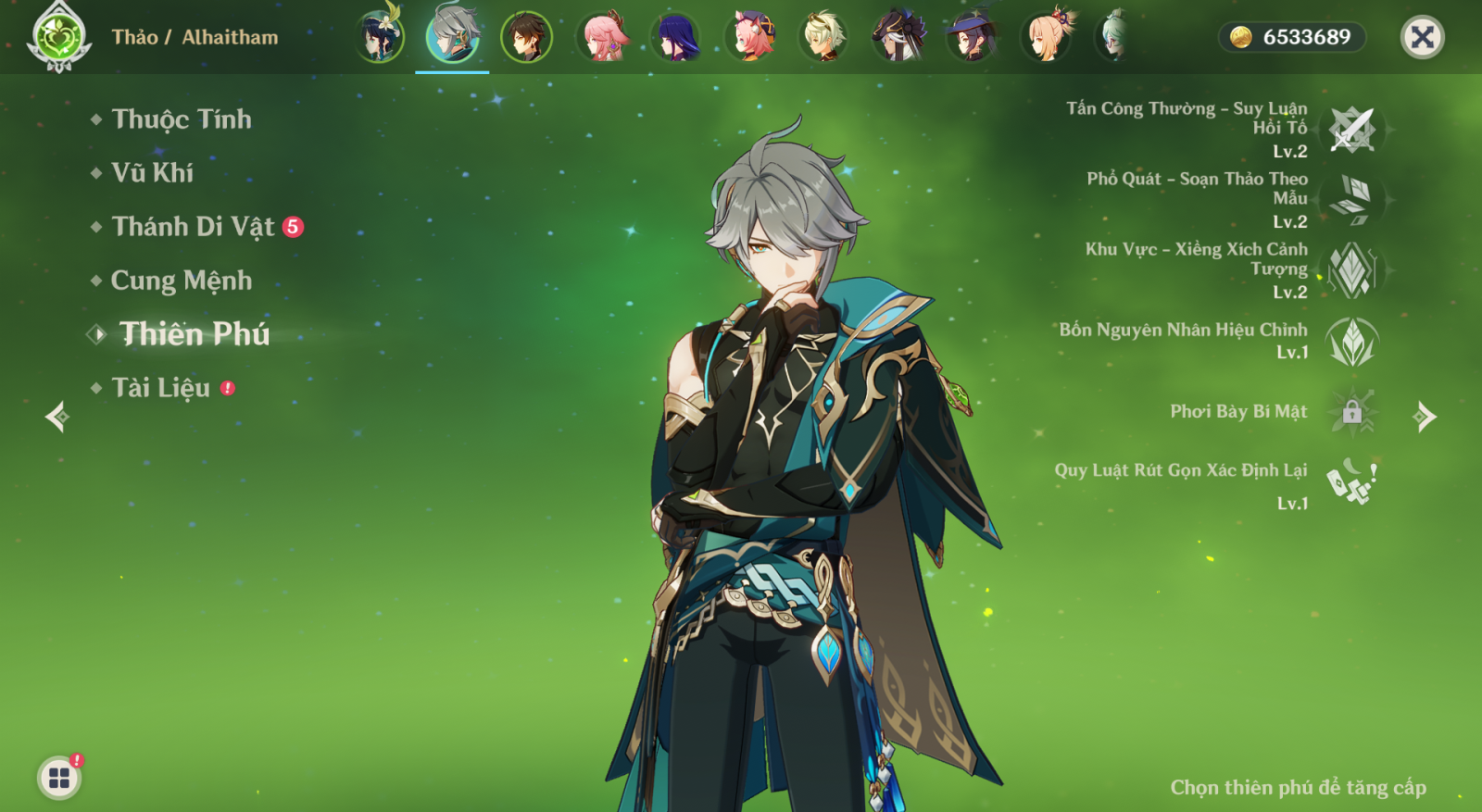
Task: Open the four-square grid menu button
Action: coord(59,778)
